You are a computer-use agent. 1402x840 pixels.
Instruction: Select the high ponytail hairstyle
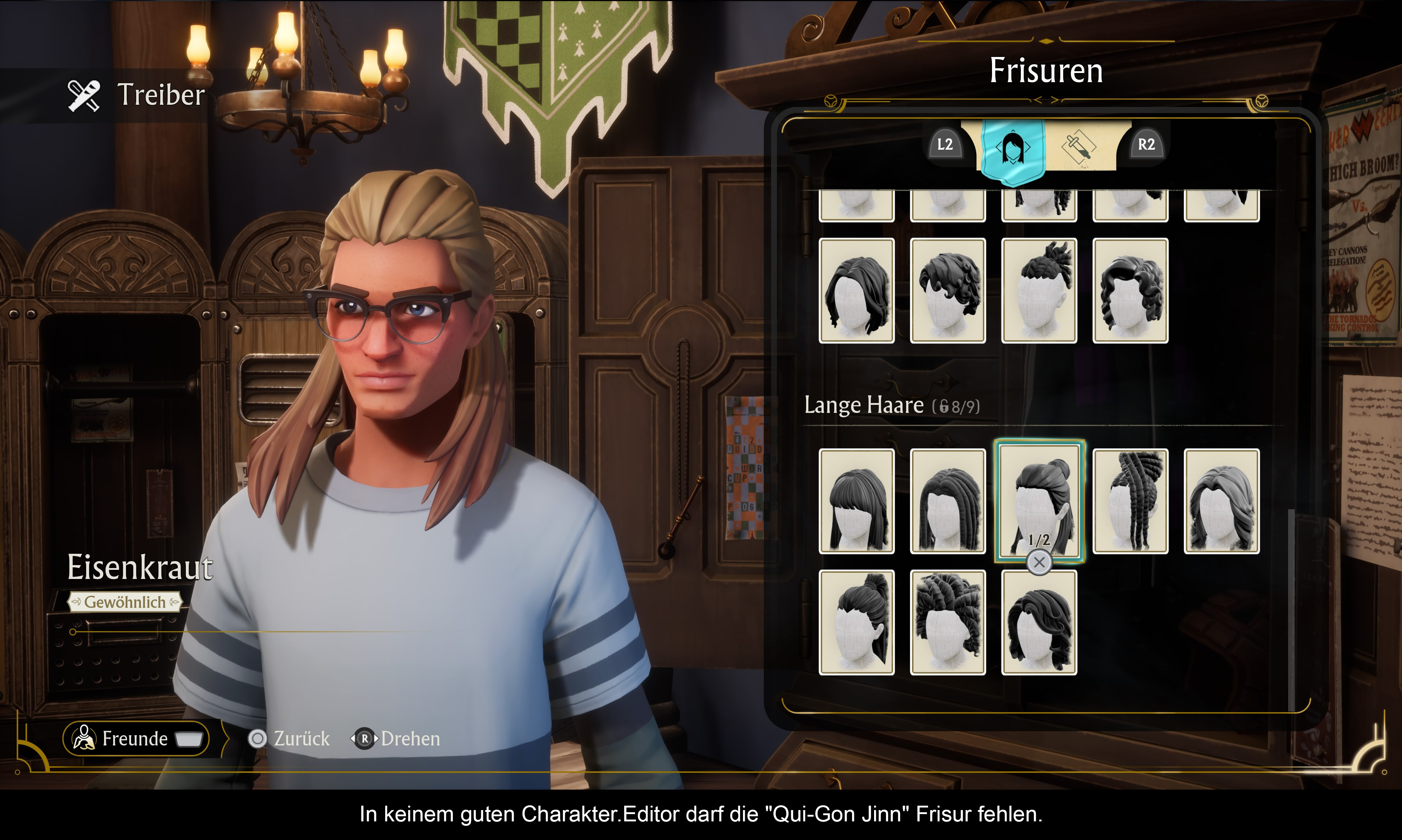pos(857,622)
